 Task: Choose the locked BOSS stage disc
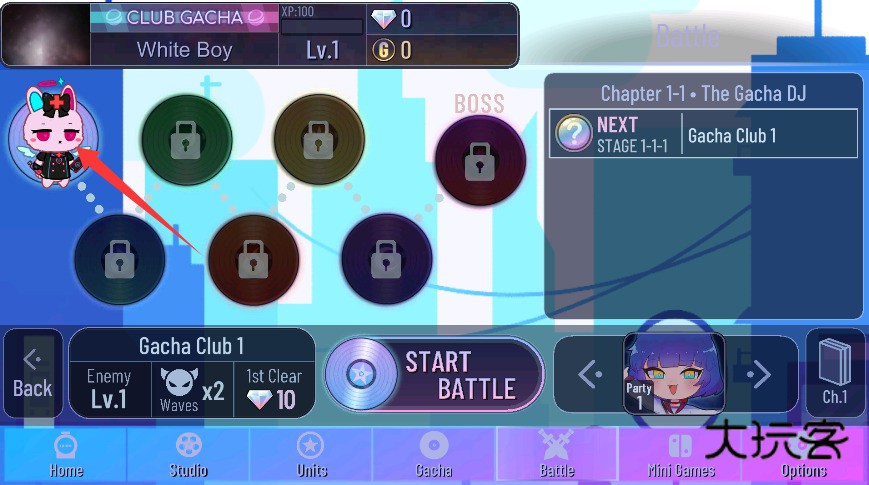coord(480,160)
